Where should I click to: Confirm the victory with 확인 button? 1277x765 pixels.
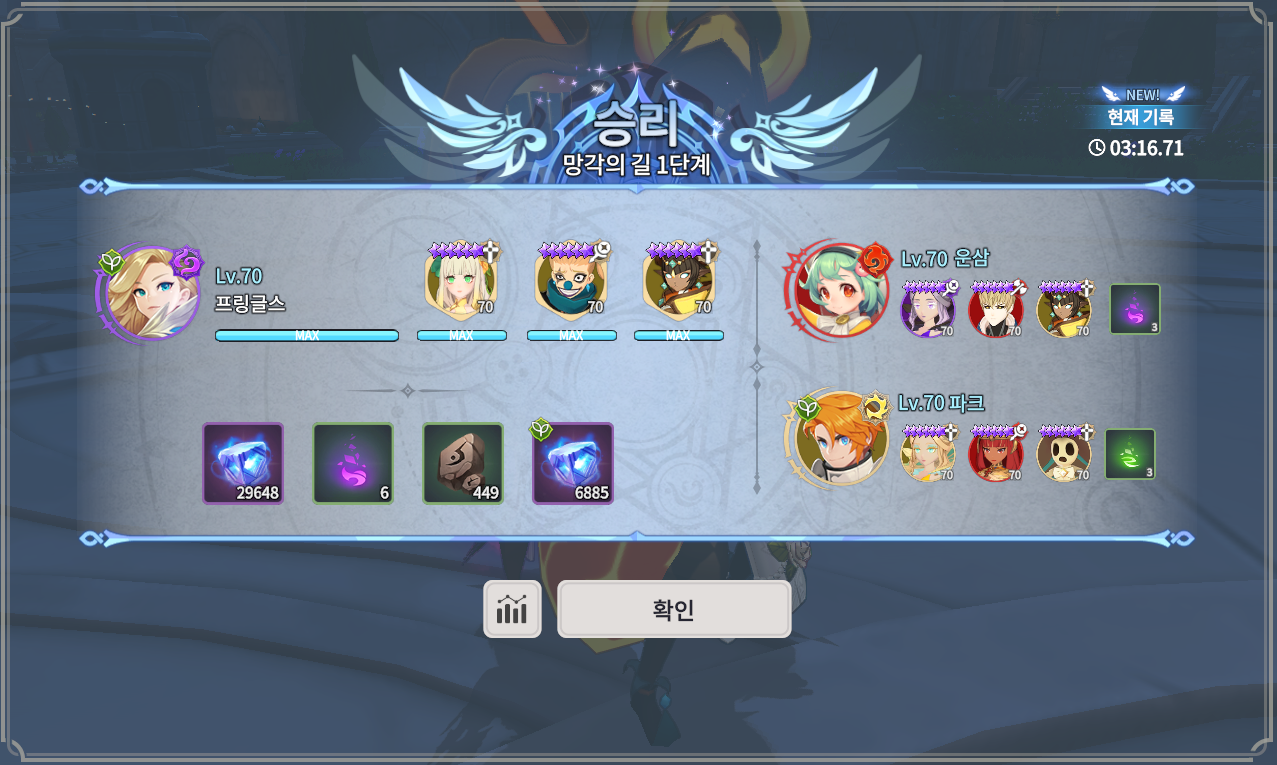674,609
